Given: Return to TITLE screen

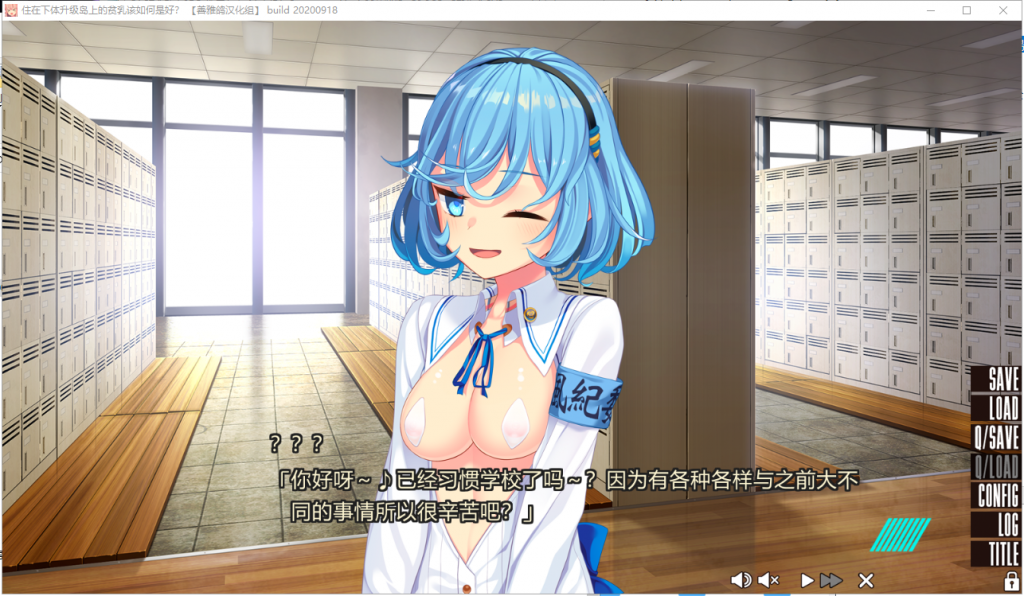Looking at the screenshot, I should pyautogui.click(x=1003, y=553).
